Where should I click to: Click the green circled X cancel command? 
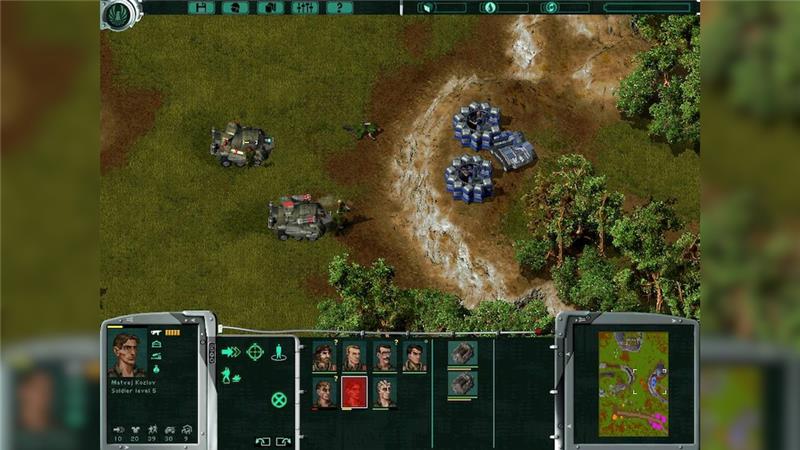(x=279, y=399)
